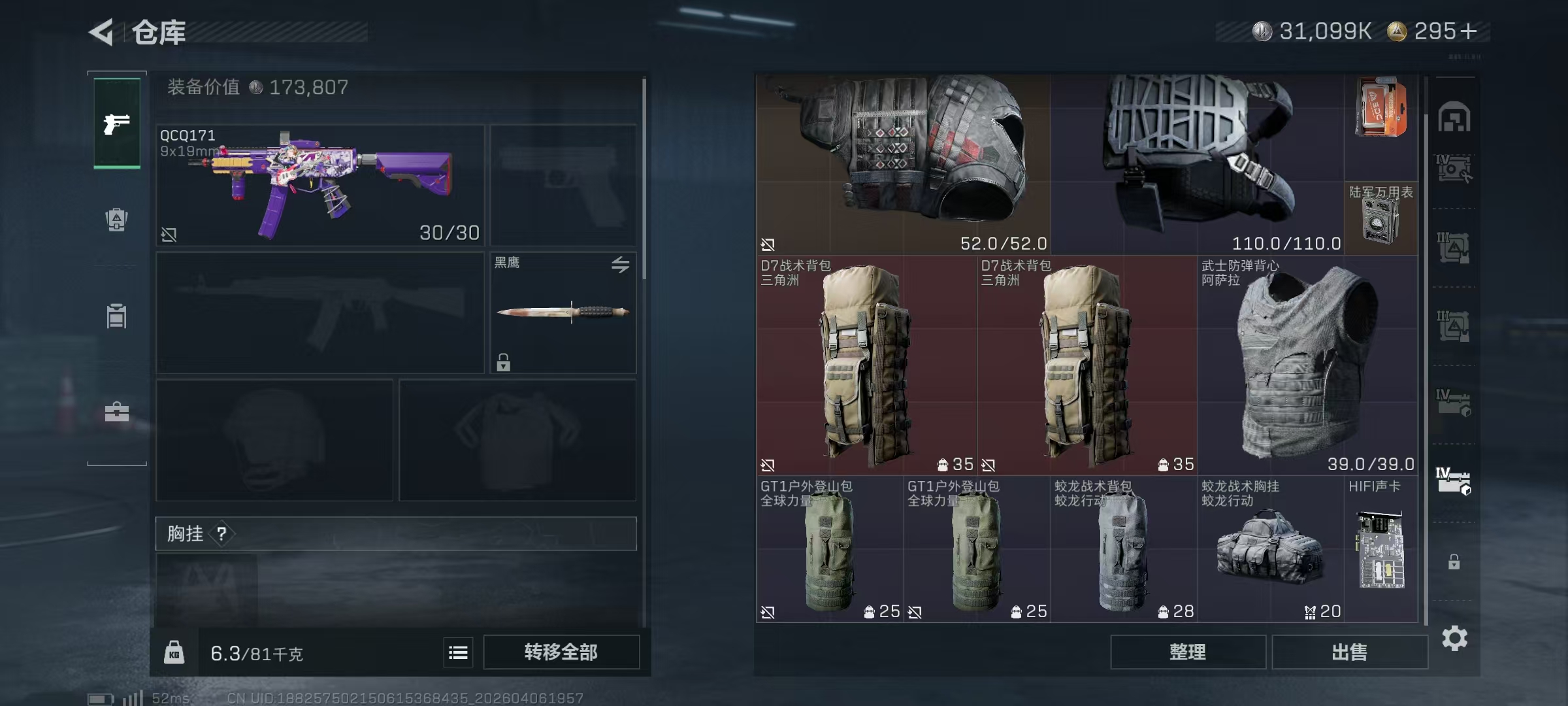Image resolution: width=1568 pixels, height=706 pixels.
Task: Open the 胸挂 help question mark
Action: [222, 534]
